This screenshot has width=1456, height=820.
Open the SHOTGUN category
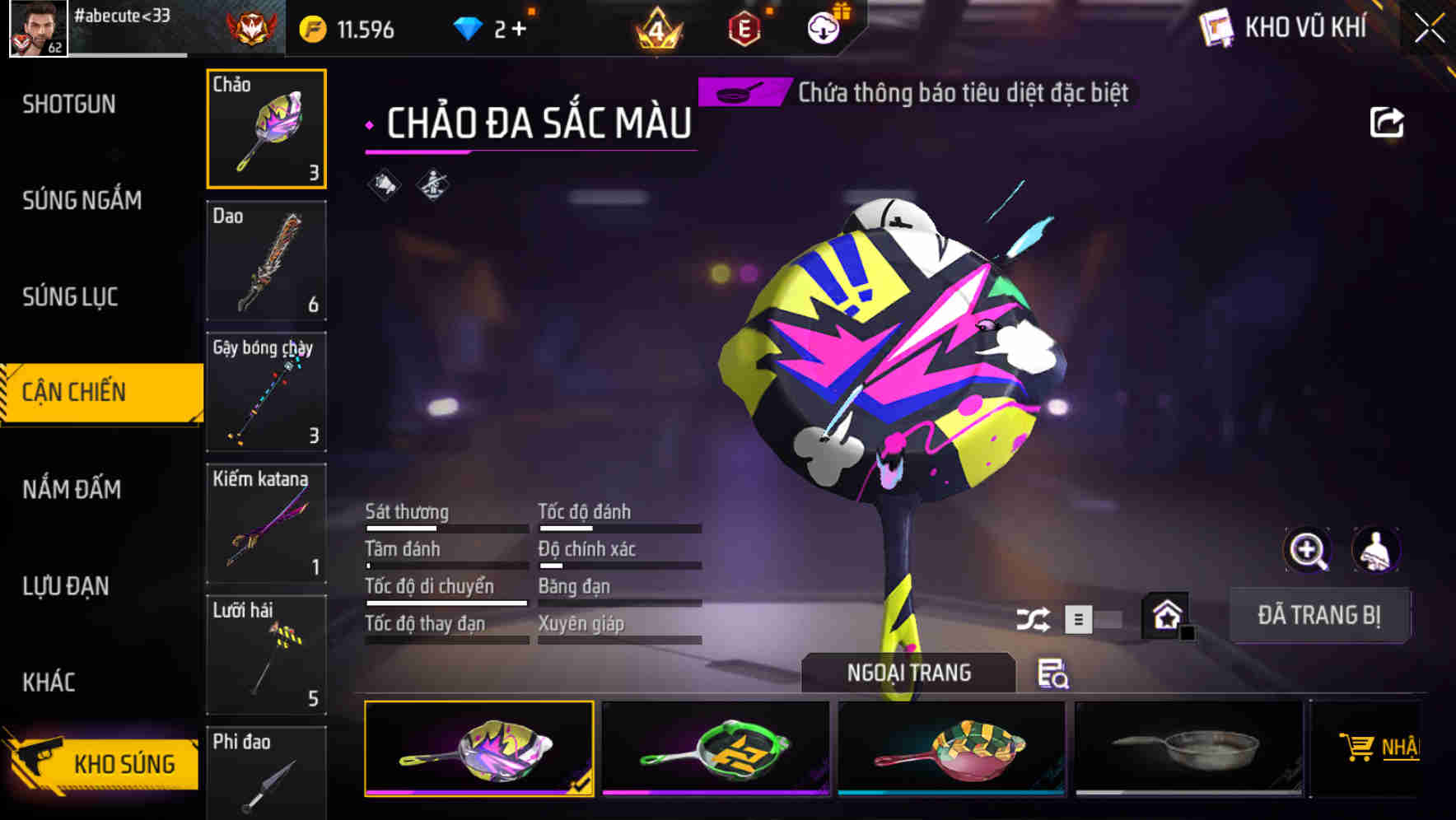pos(70,104)
